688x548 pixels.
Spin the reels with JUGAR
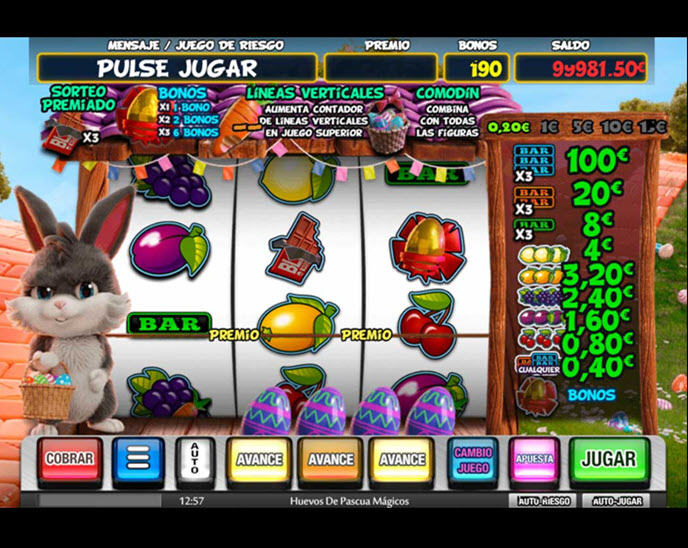click(609, 459)
